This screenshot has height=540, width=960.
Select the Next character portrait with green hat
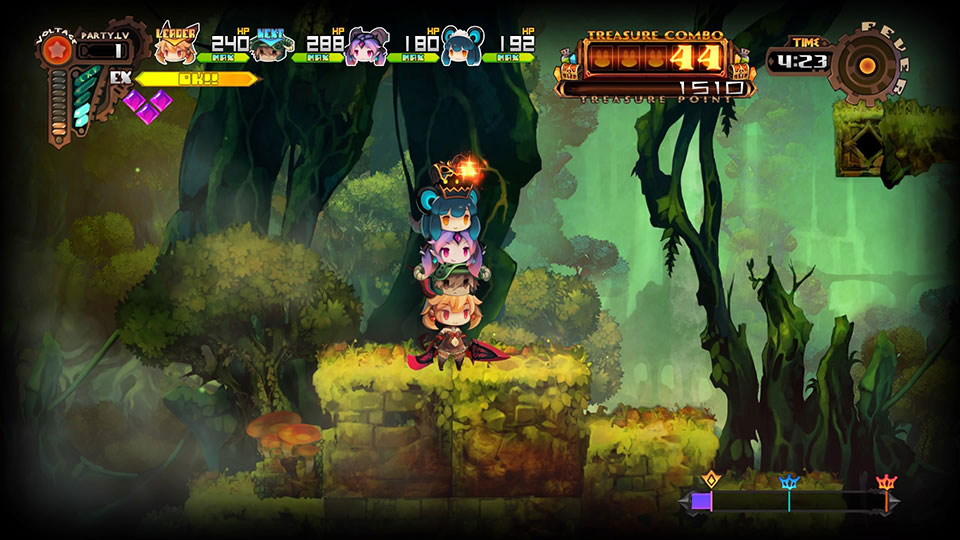[x=270, y=46]
